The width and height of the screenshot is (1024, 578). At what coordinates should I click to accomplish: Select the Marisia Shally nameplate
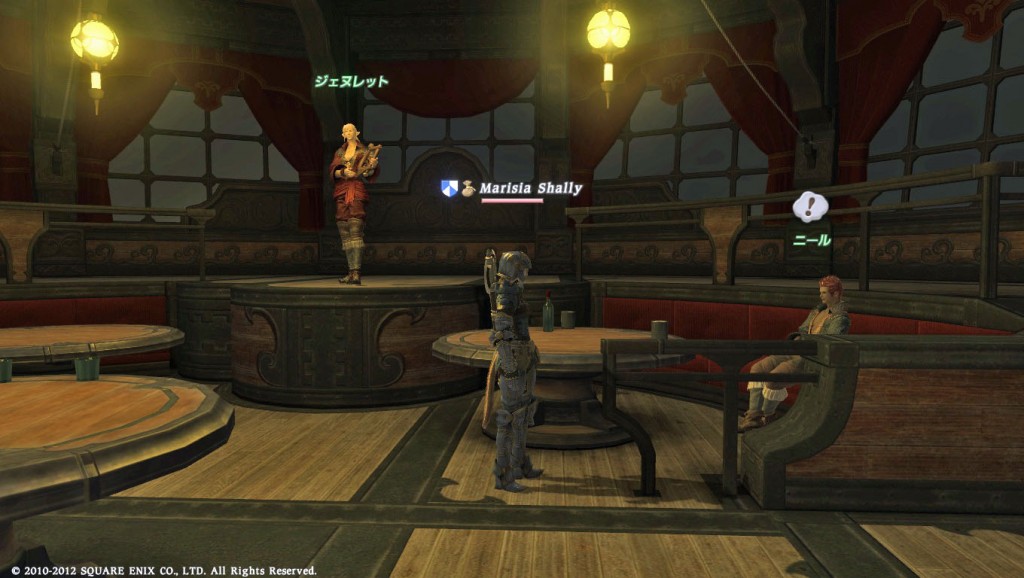530,188
